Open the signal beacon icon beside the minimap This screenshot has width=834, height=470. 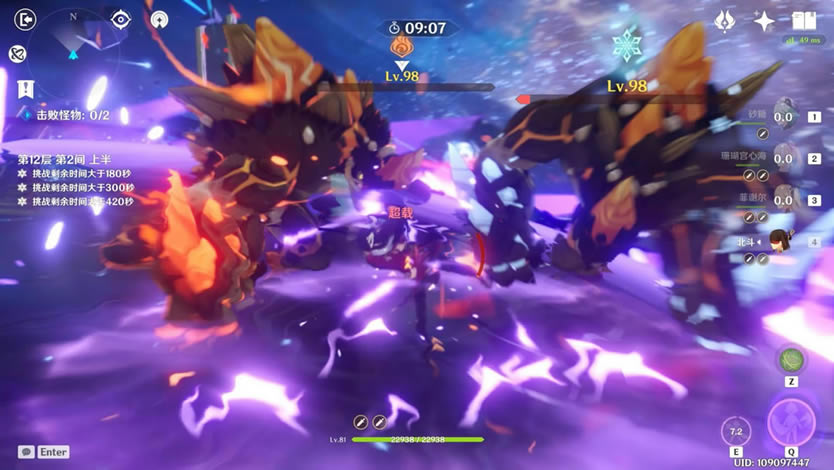tap(159, 19)
